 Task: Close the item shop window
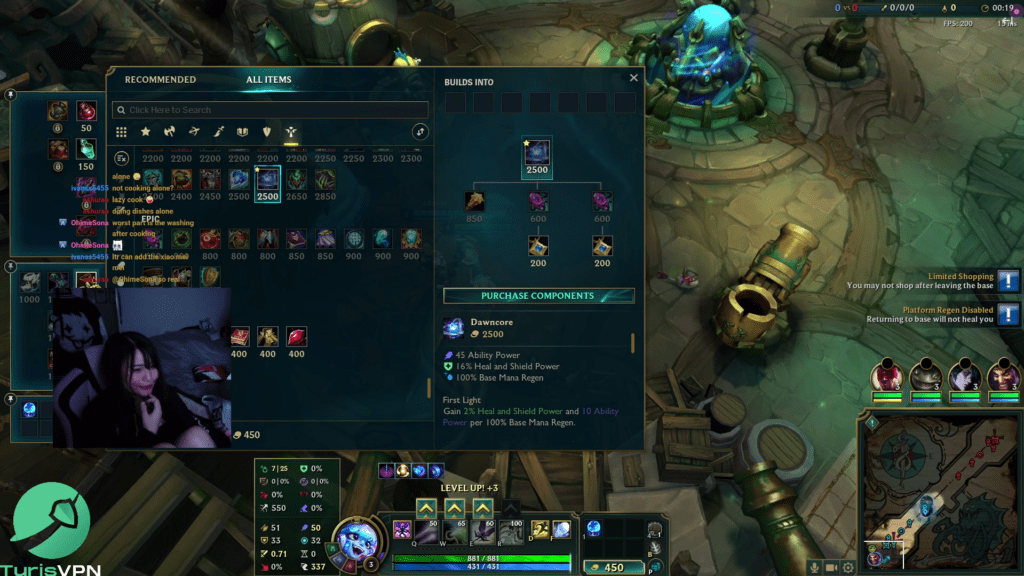[x=633, y=78]
